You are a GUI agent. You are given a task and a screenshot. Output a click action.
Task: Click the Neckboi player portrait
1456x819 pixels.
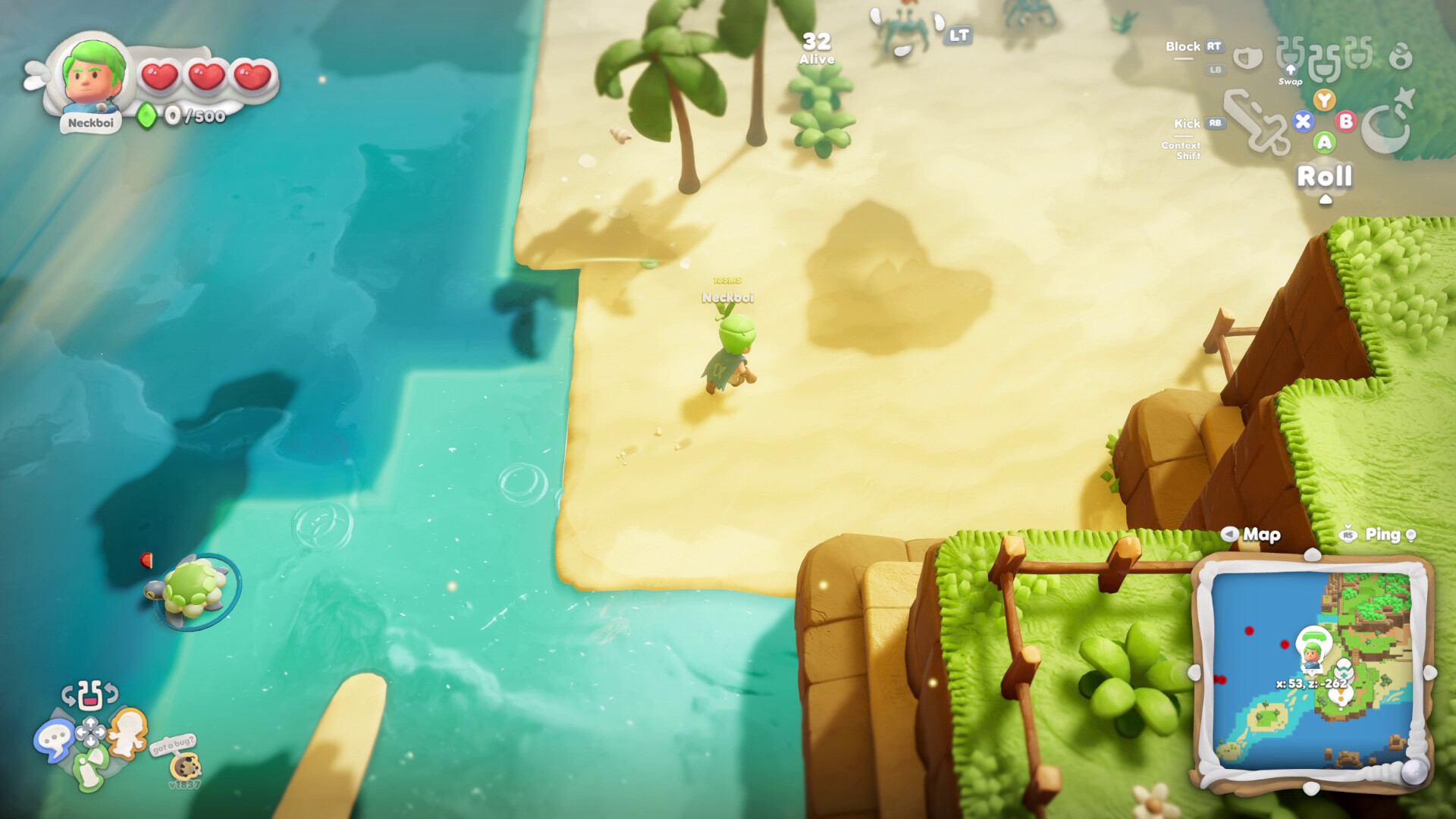pos(93,76)
